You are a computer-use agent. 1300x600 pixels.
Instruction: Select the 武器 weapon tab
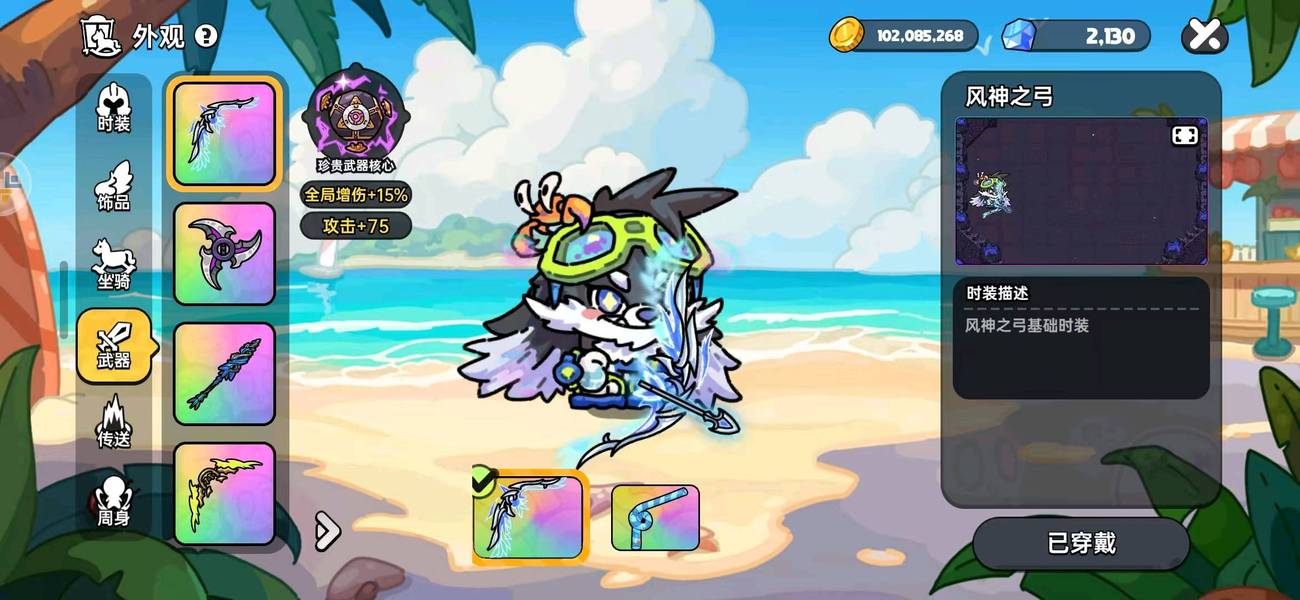coord(114,345)
